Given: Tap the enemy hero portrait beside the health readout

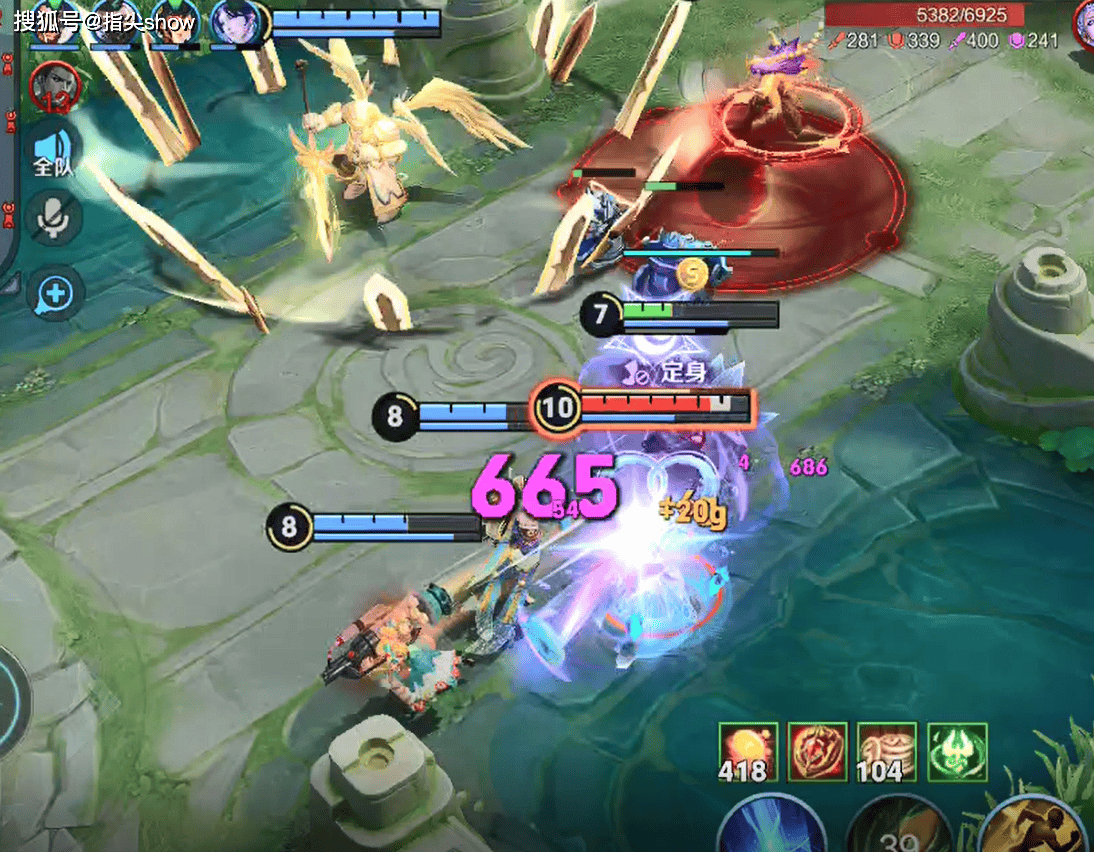Looking at the screenshot, I should pyautogui.click(x=1084, y=22).
